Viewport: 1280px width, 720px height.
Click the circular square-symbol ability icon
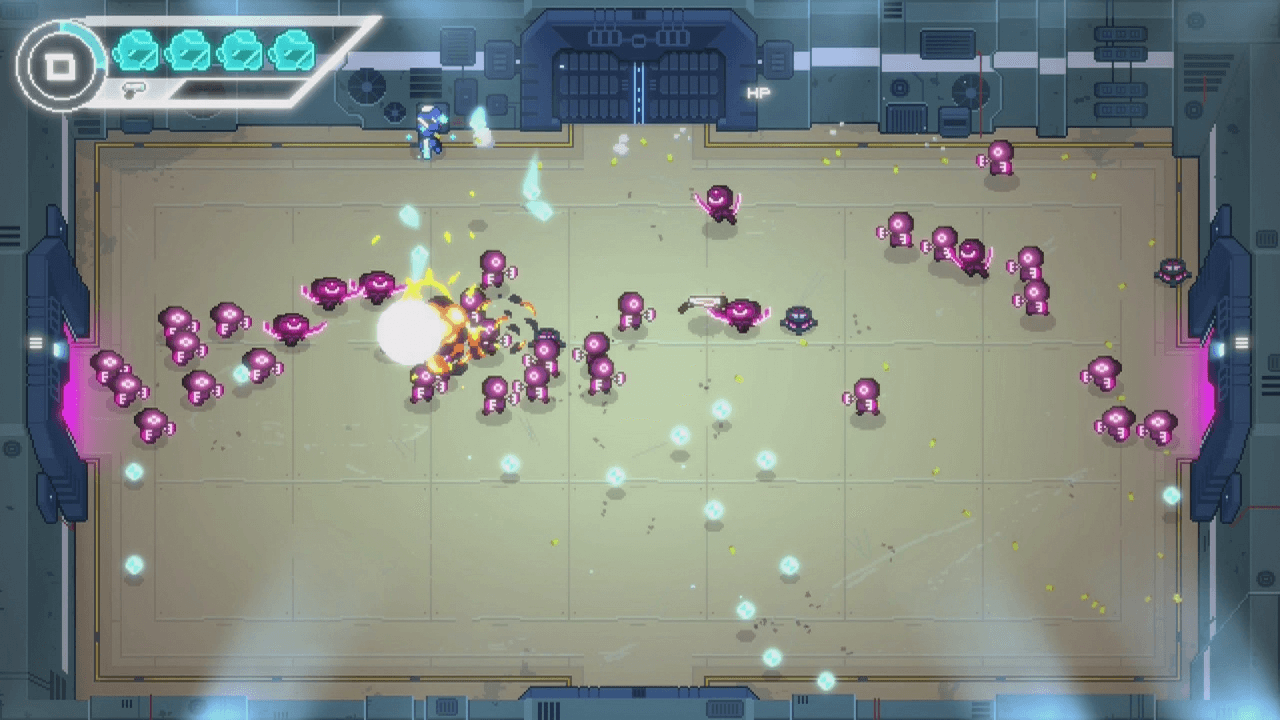(x=59, y=66)
